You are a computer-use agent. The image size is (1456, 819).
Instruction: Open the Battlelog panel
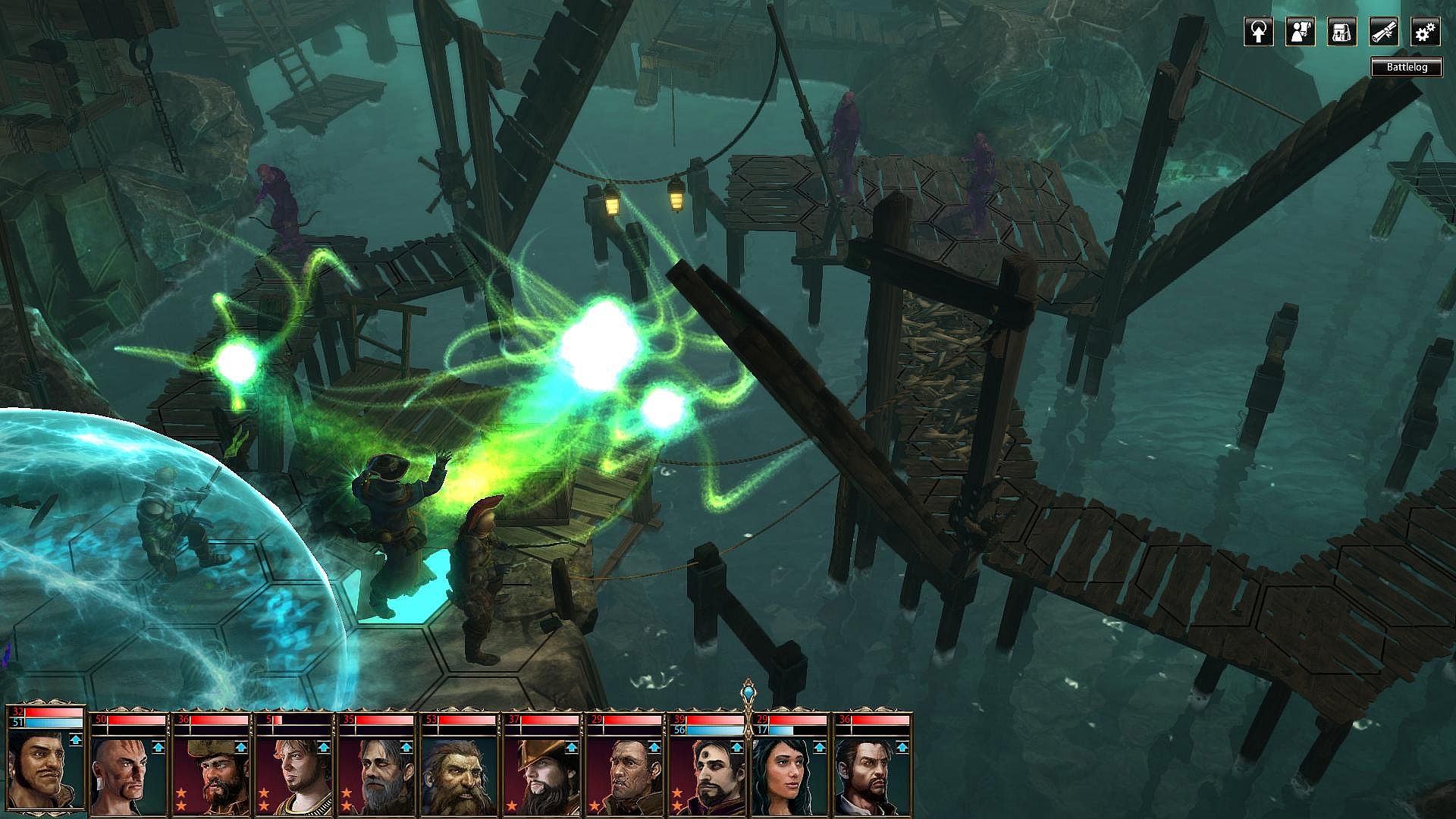pyautogui.click(x=1407, y=67)
